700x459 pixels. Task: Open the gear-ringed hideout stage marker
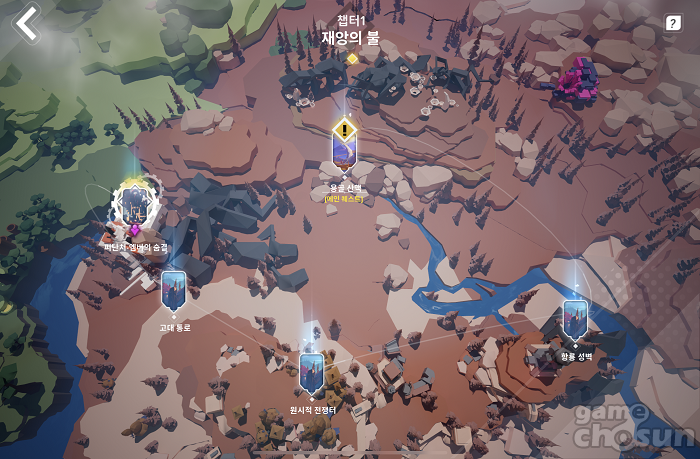[x=134, y=204]
